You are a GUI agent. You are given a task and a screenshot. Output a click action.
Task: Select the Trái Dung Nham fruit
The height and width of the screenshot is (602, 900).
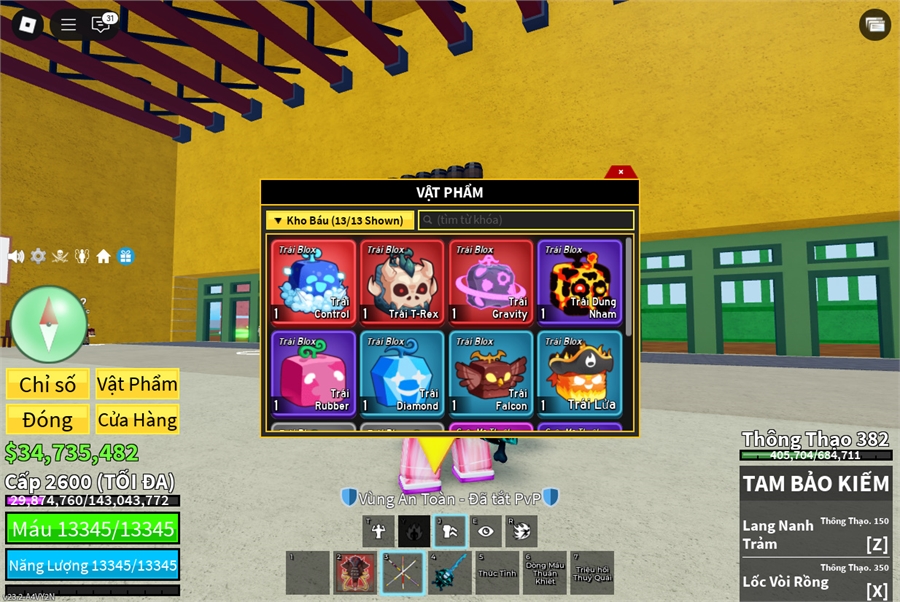(x=579, y=282)
